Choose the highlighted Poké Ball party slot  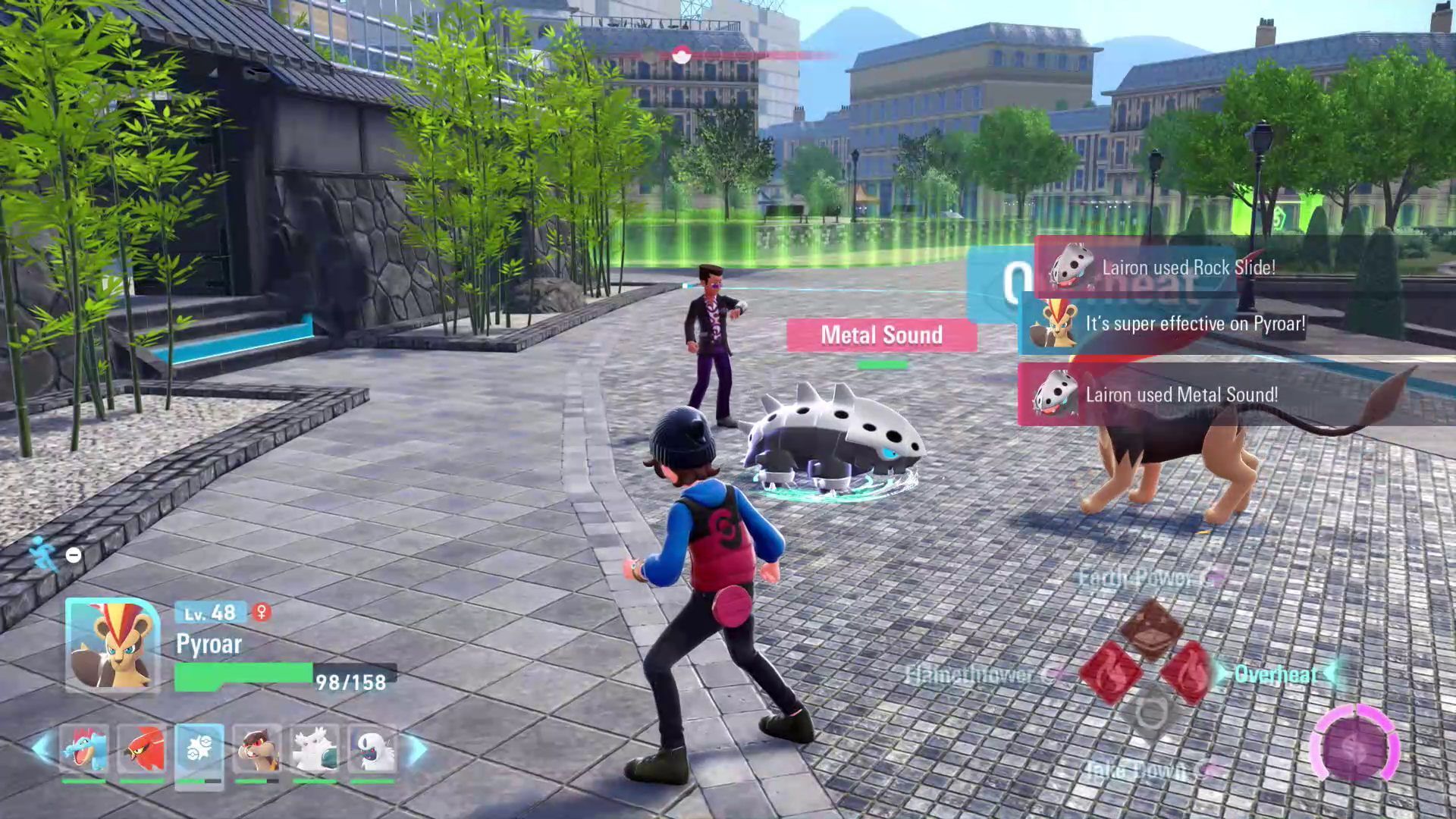click(x=199, y=749)
